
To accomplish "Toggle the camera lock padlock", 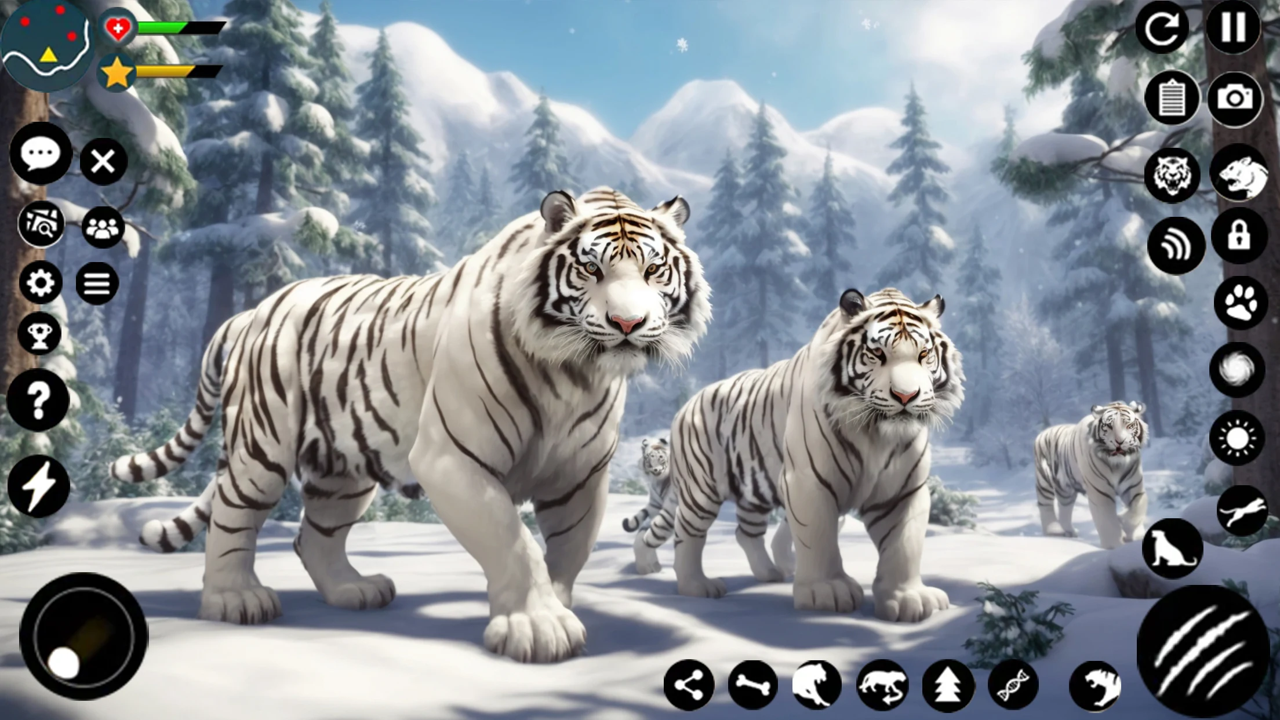I will pos(1239,235).
